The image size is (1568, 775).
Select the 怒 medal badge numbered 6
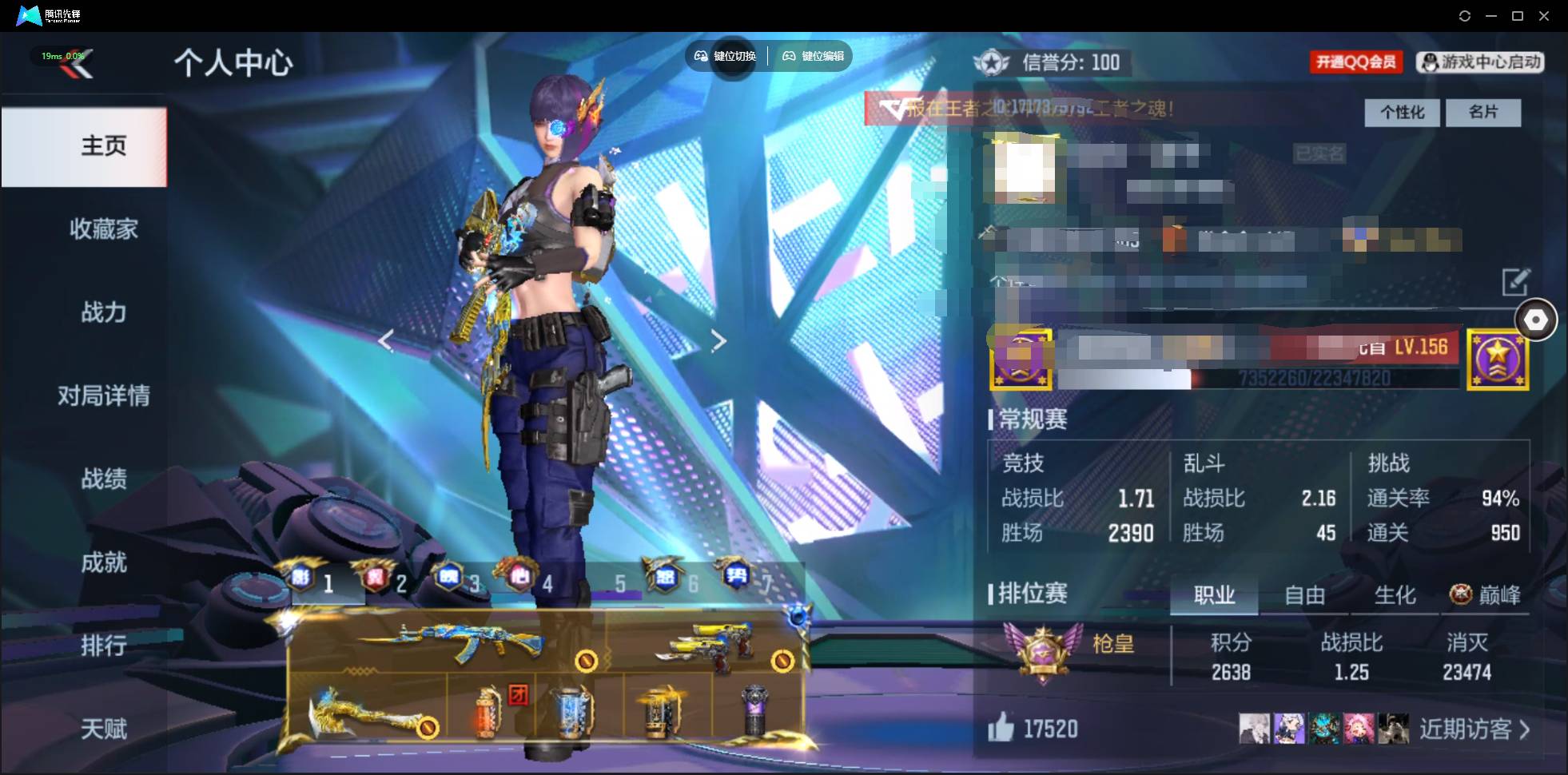665,578
